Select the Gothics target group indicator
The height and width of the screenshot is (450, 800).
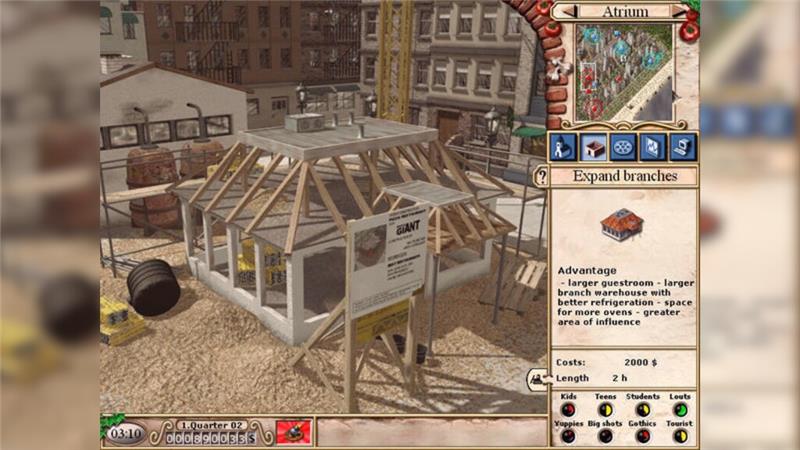click(643, 435)
